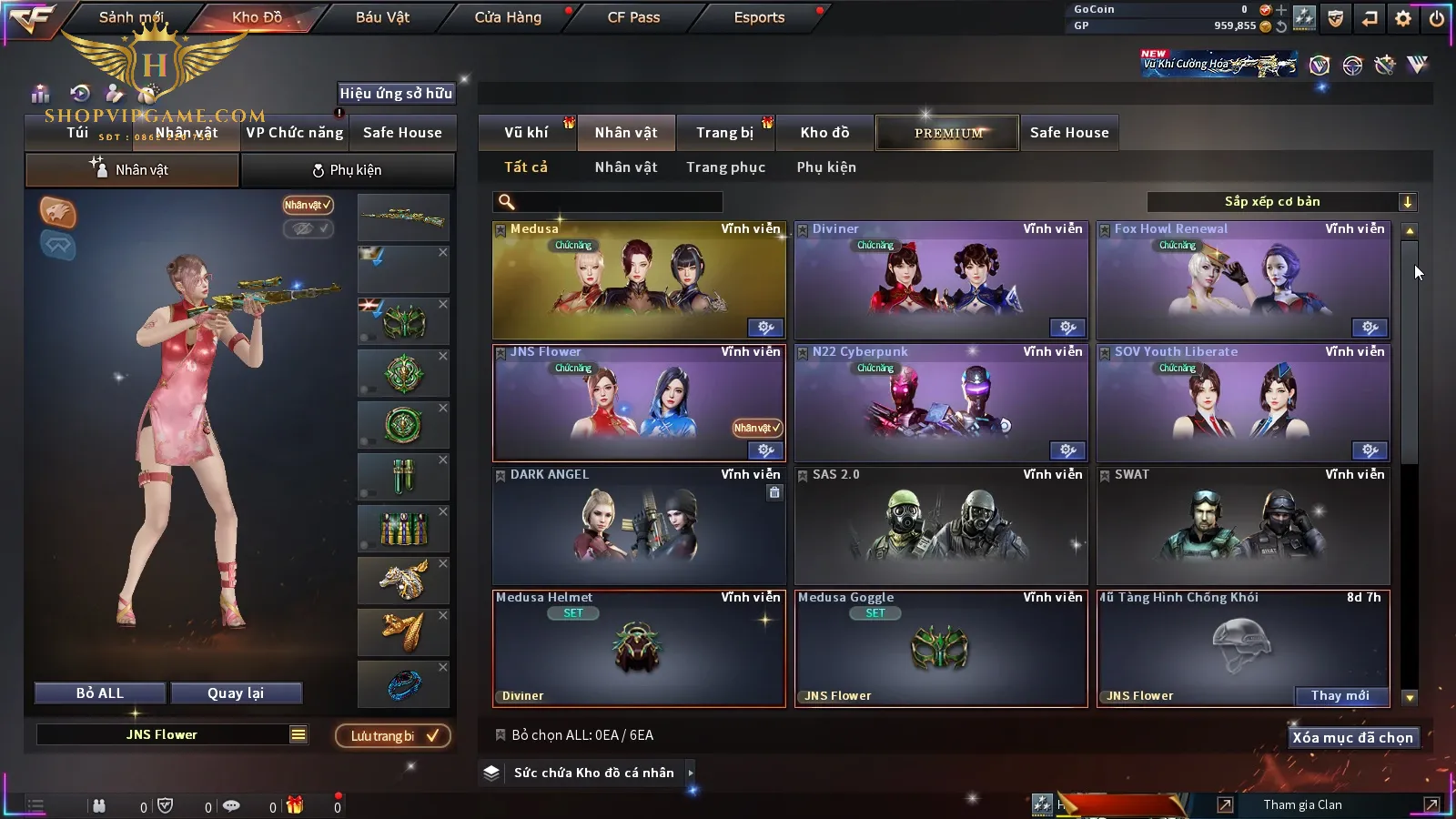Save loadout with Lưu trang bị
Screen dimensions: 1456x819
(393, 736)
